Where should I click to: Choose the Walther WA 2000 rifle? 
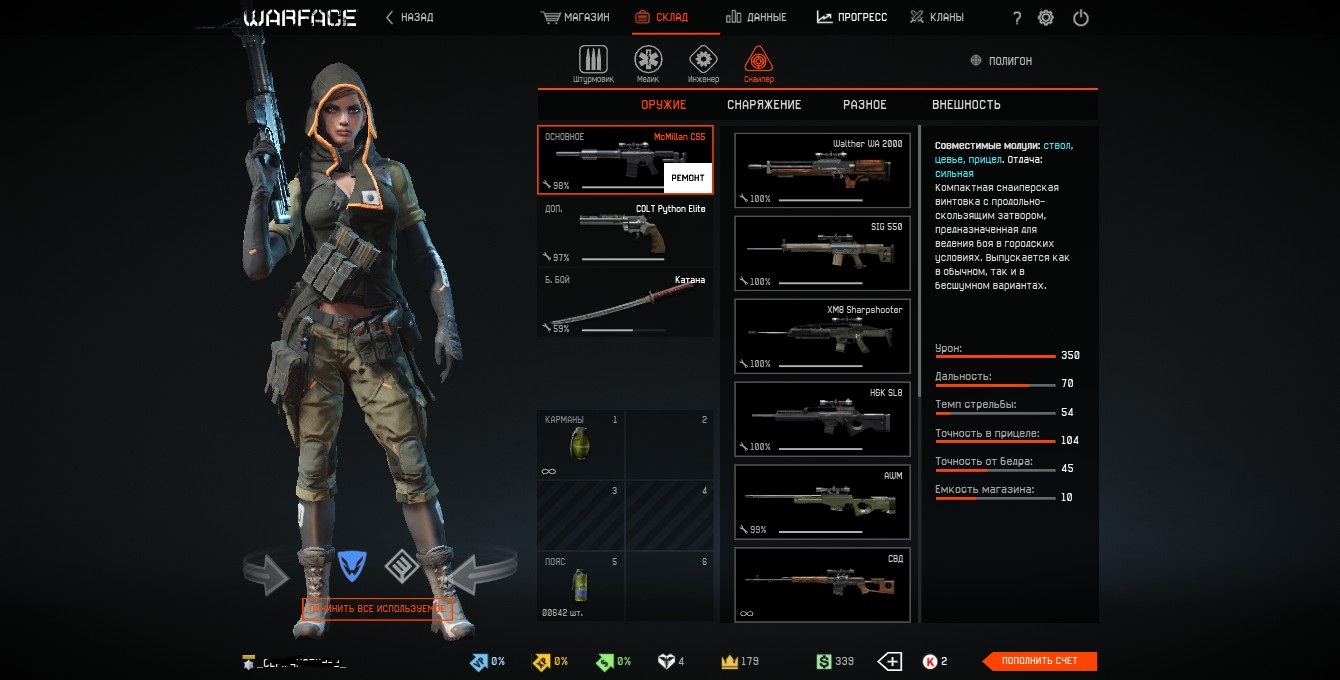822,171
